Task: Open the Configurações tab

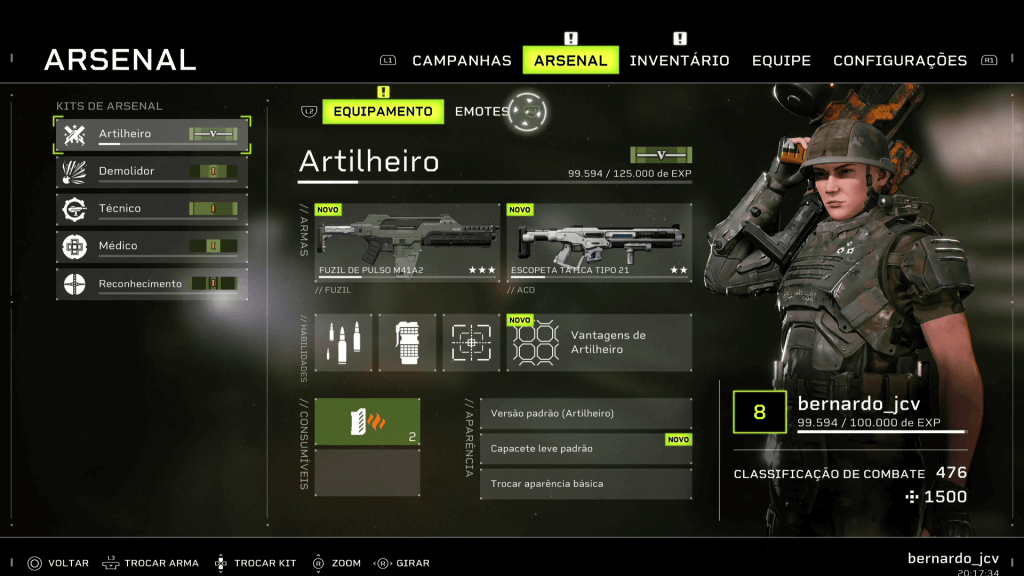Action: tap(899, 61)
